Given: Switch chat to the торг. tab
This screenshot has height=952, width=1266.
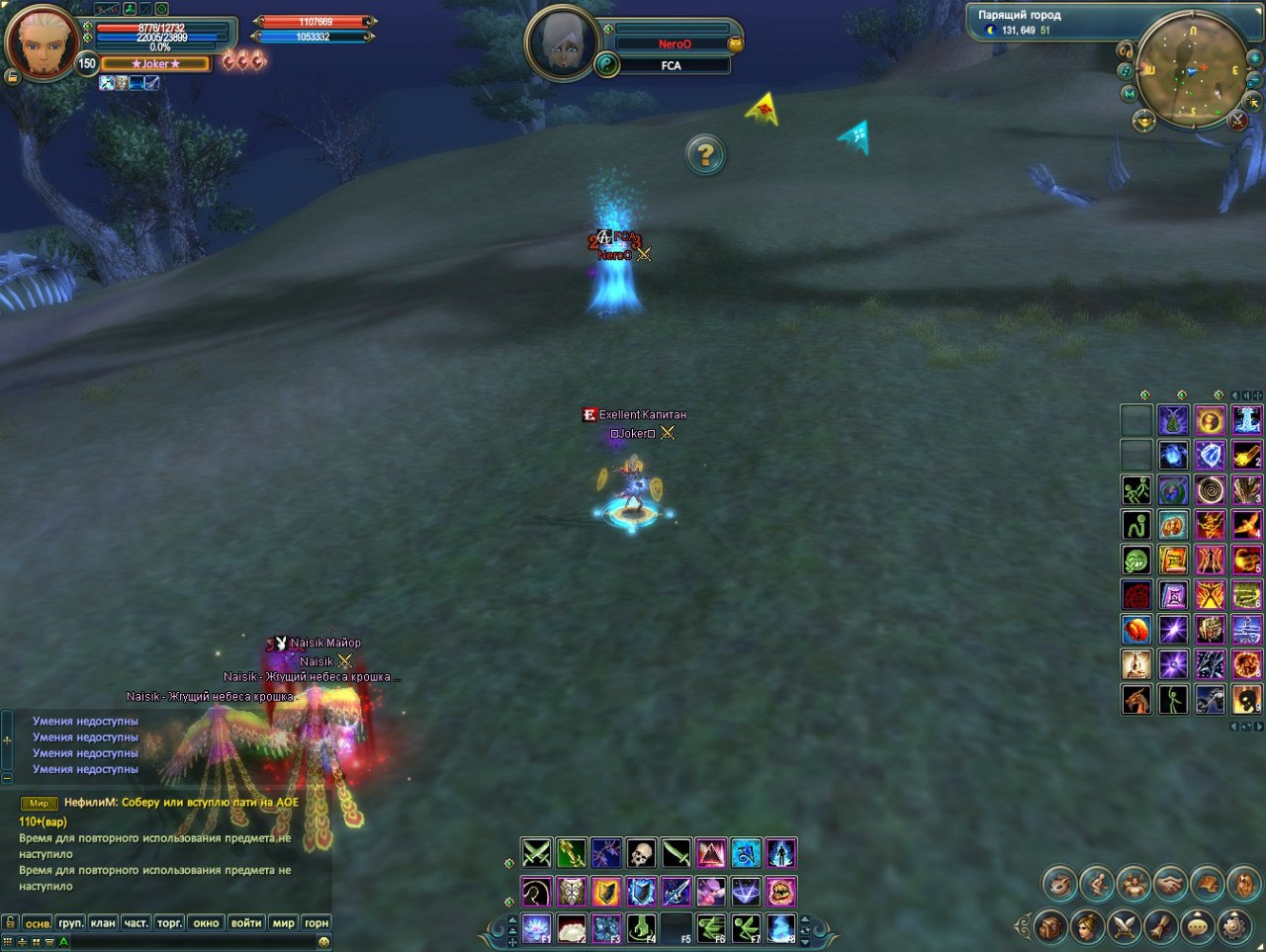Looking at the screenshot, I should (170, 922).
